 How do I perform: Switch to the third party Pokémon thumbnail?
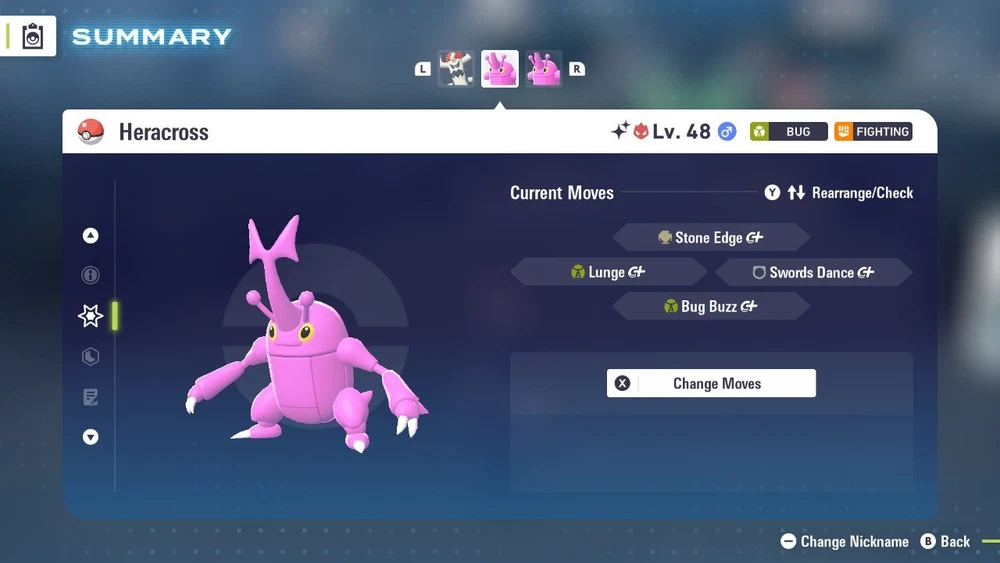(x=544, y=69)
